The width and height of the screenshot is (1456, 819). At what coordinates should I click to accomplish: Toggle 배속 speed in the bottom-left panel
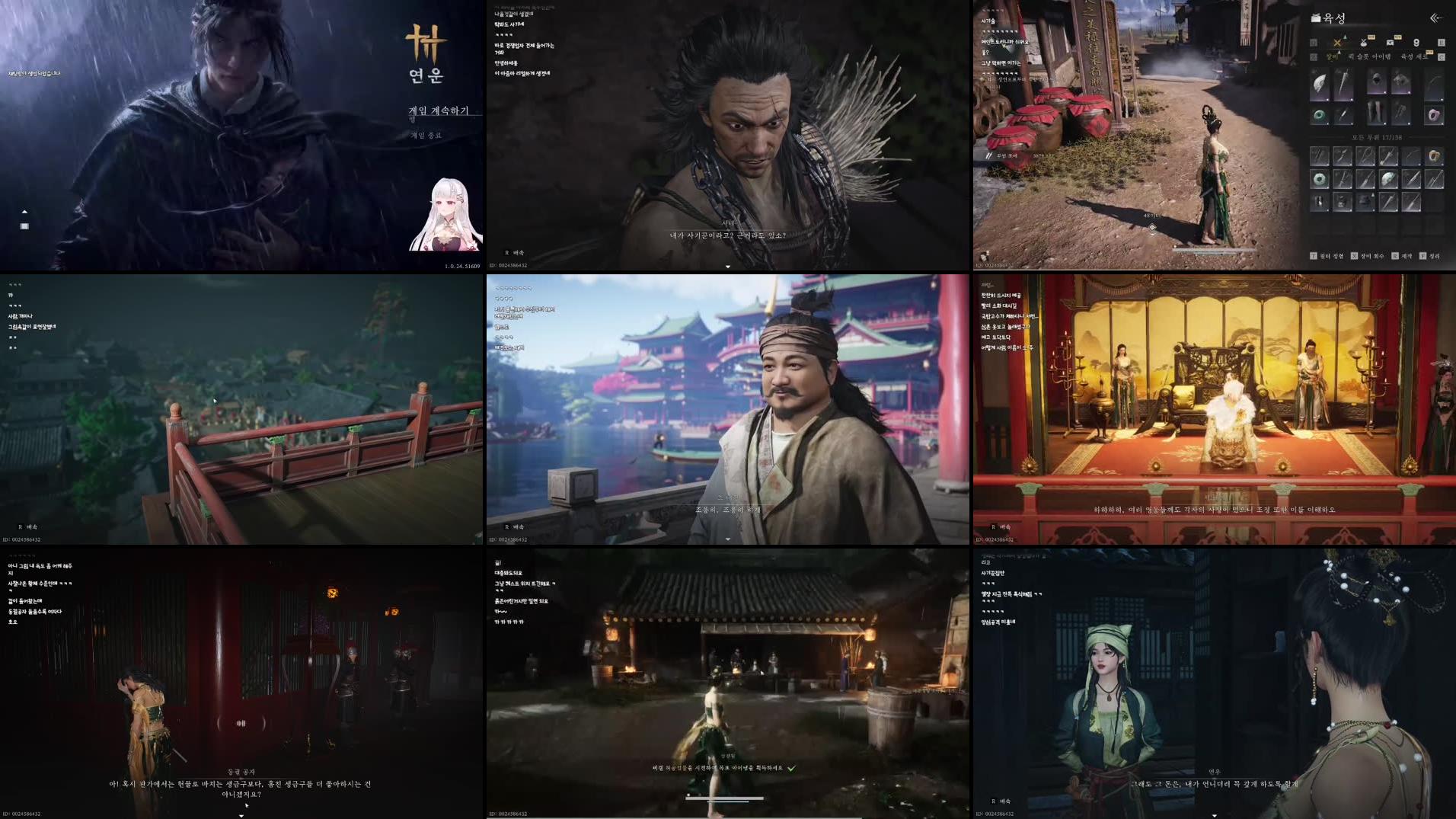pos(30,526)
